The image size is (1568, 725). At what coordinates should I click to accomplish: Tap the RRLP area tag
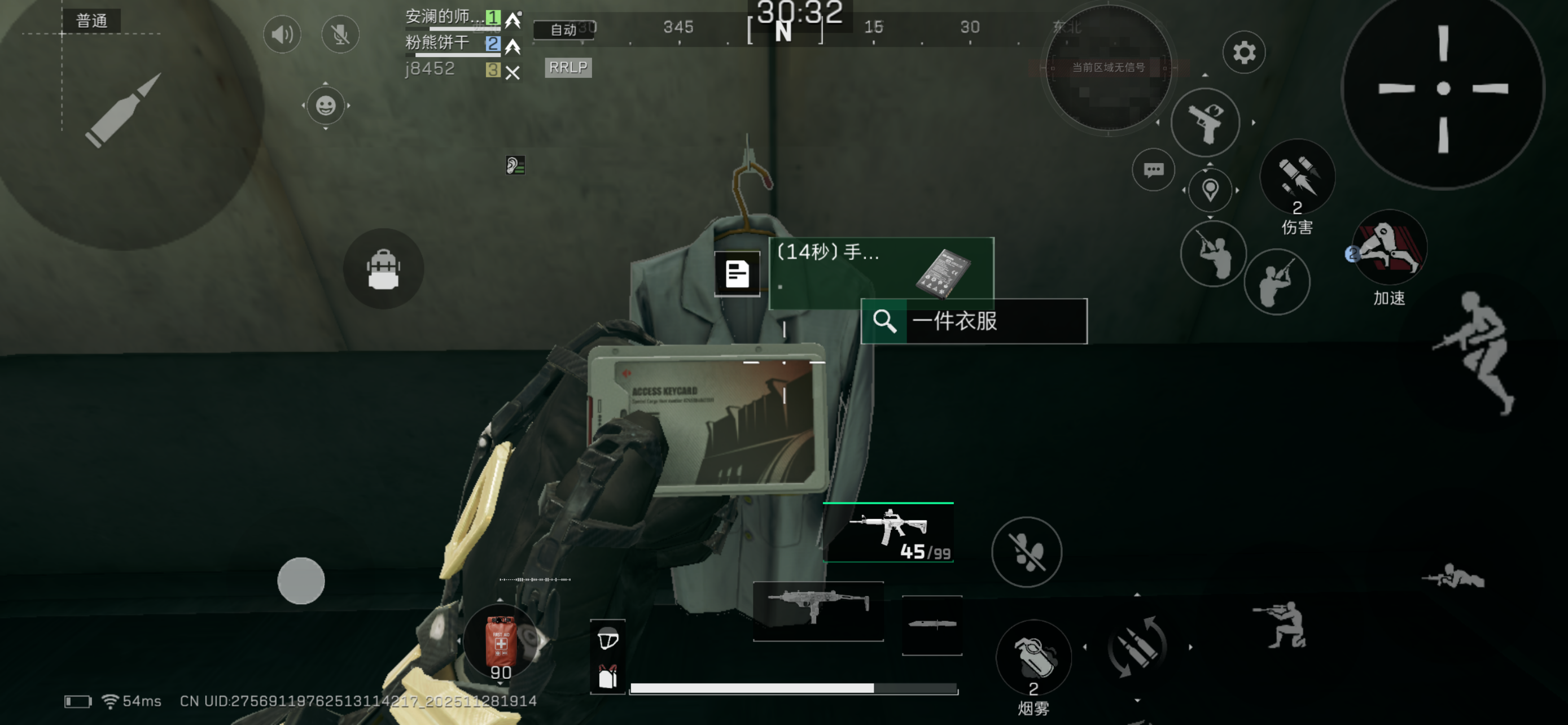[567, 67]
